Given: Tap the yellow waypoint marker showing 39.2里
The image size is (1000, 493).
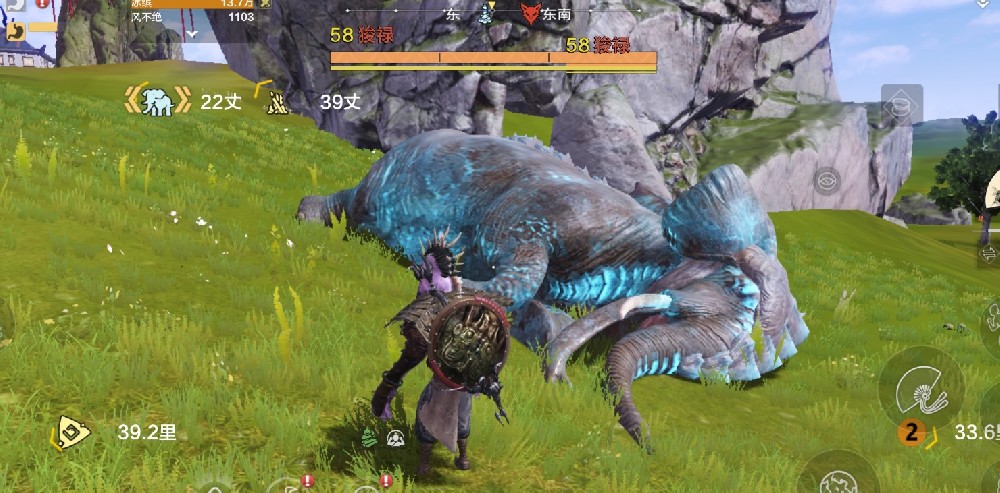Looking at the screenshot, I should [72, 432].
